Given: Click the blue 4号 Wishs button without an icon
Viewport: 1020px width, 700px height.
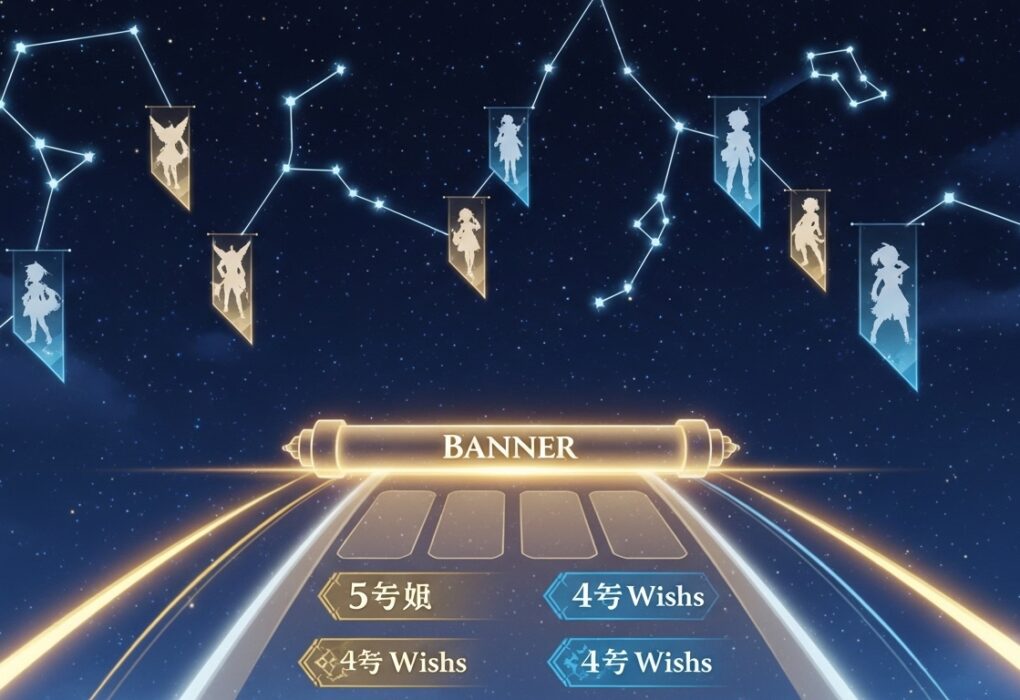Looking at the screenshot, I should click(633, 597).
